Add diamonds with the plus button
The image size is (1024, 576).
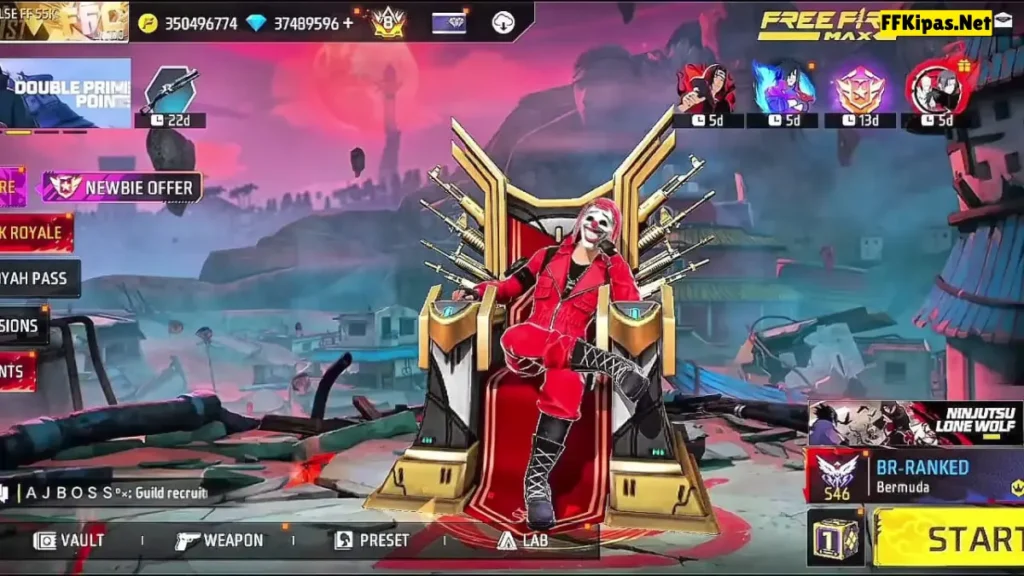tap(348, 23)
